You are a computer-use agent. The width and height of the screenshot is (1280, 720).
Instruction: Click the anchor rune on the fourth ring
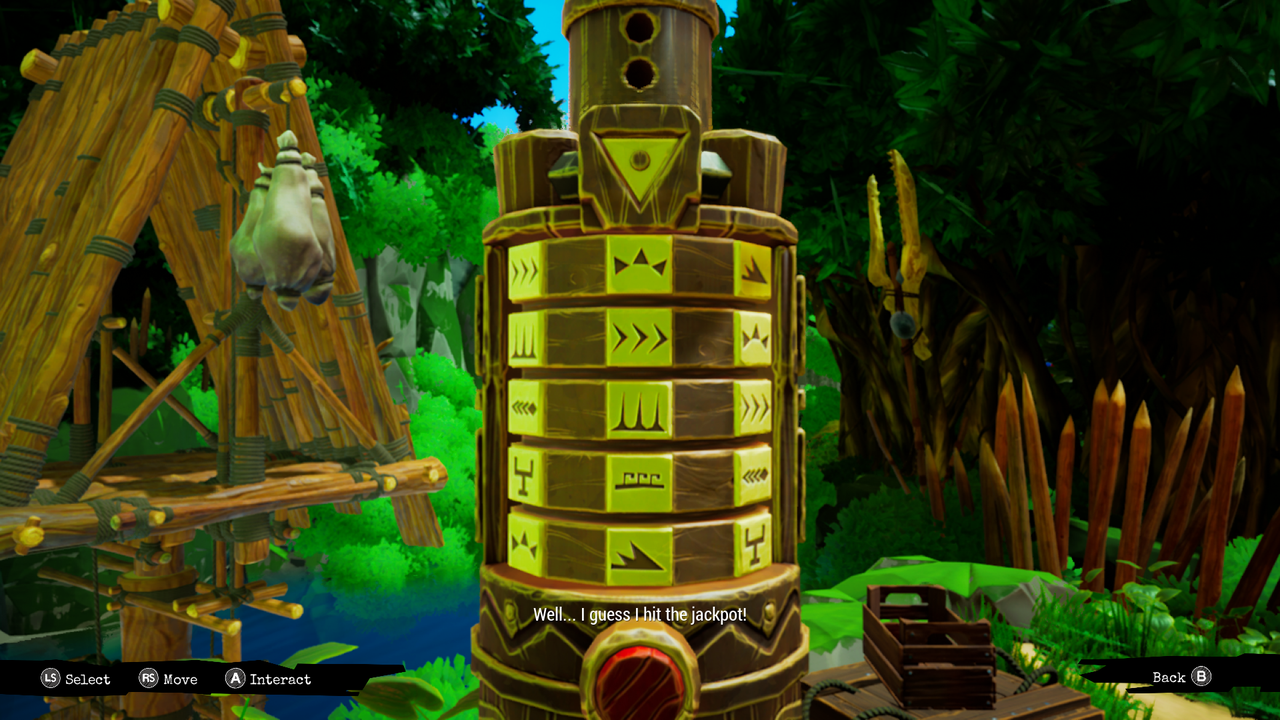click(524, 474)
